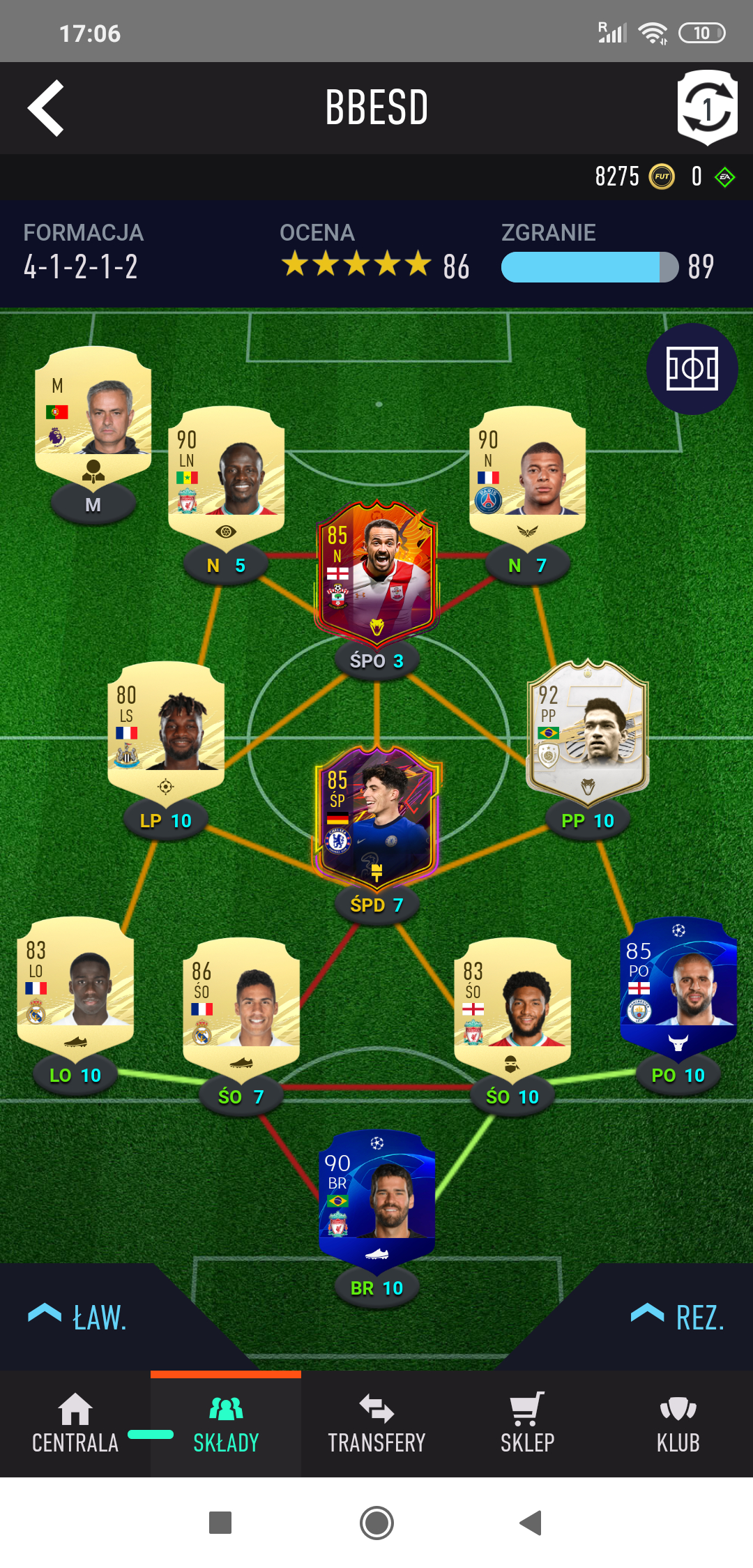This screenshot has height=1568, width=753.
Task: Select the 85-rated Chelsea ŚPD card
Action: 376,815
